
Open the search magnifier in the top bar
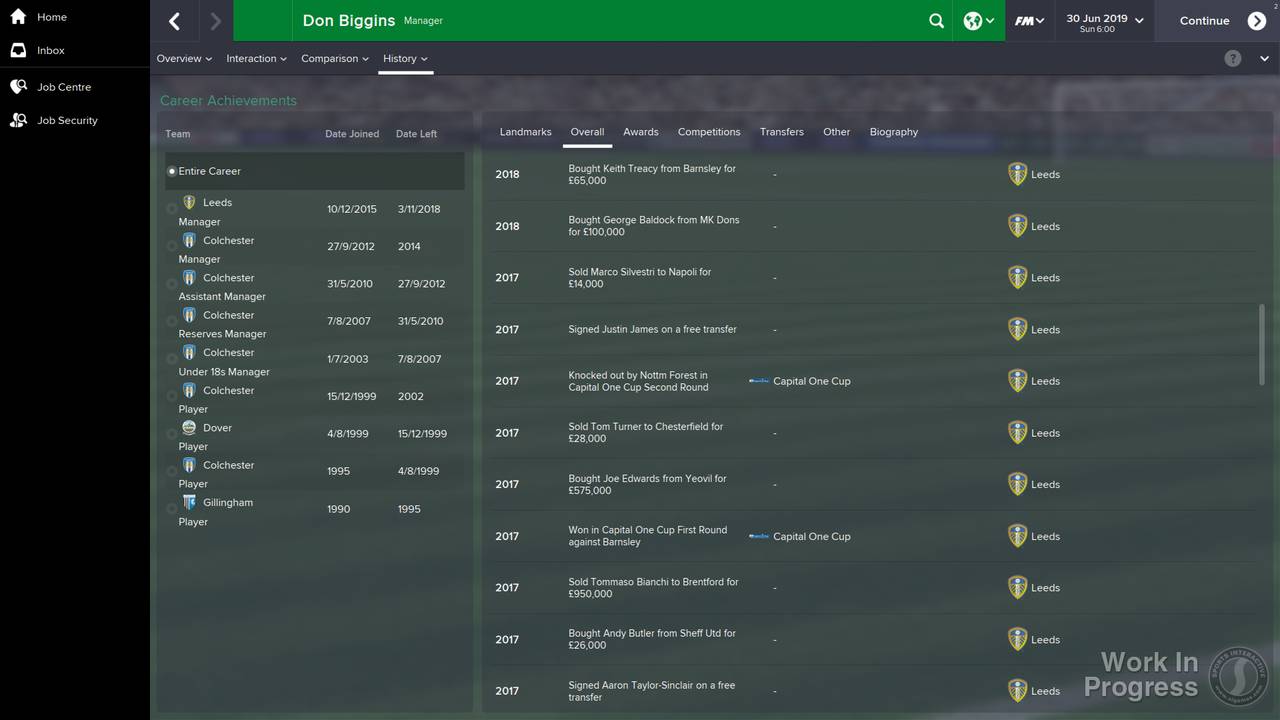[936, 20]
